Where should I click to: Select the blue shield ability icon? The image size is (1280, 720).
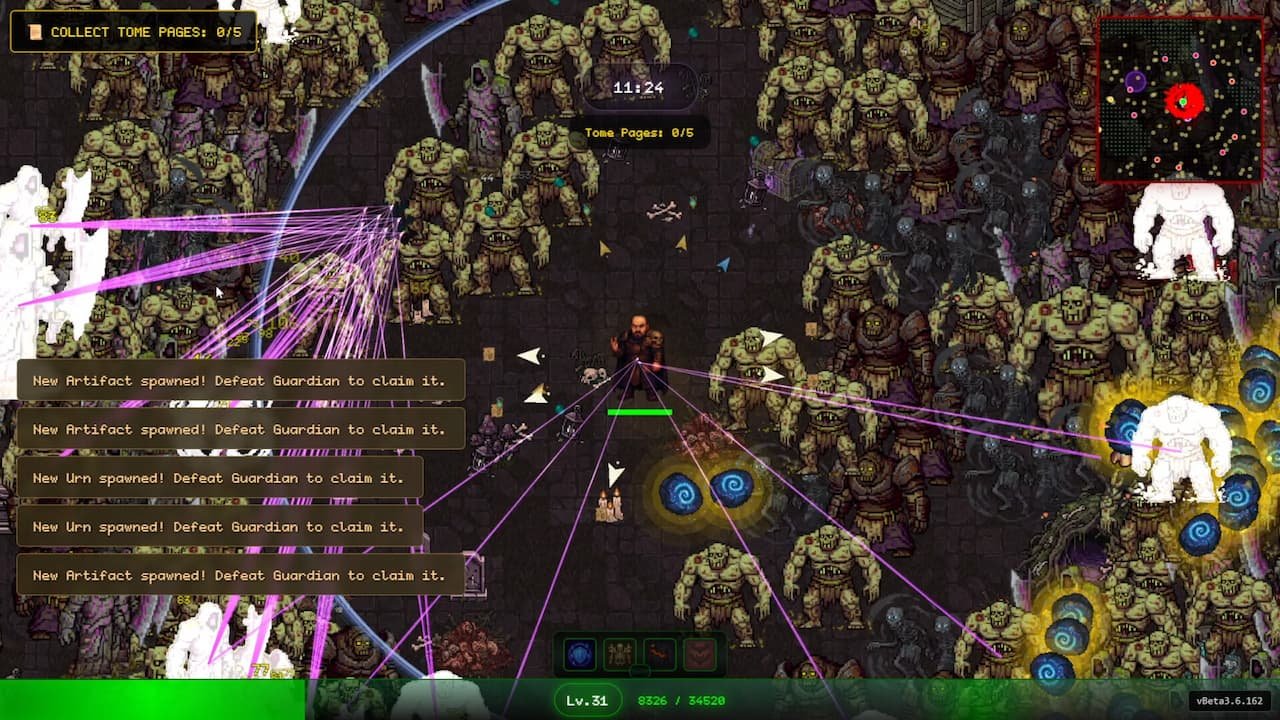coord(580,653)
